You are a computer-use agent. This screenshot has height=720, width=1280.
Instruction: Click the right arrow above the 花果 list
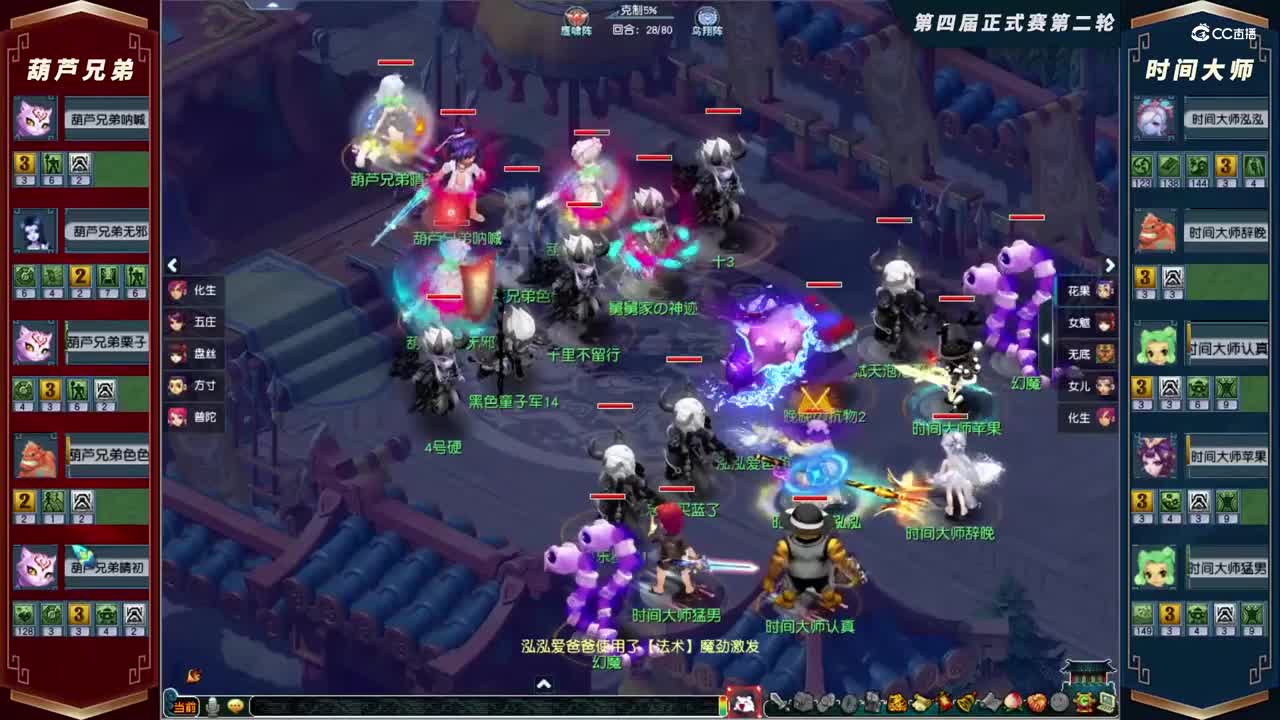(1109, 265)
